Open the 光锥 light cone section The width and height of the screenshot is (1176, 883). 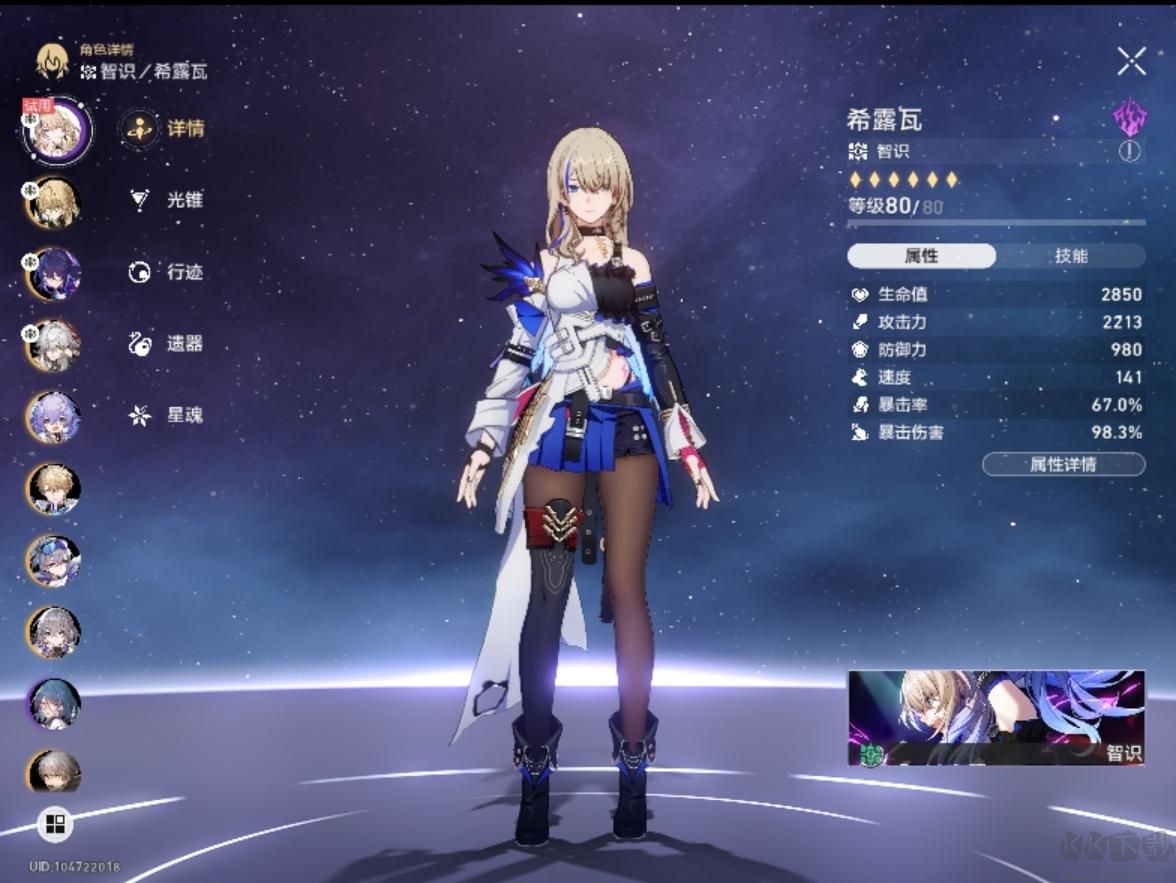pyautogui.click(x=166, y=200)
